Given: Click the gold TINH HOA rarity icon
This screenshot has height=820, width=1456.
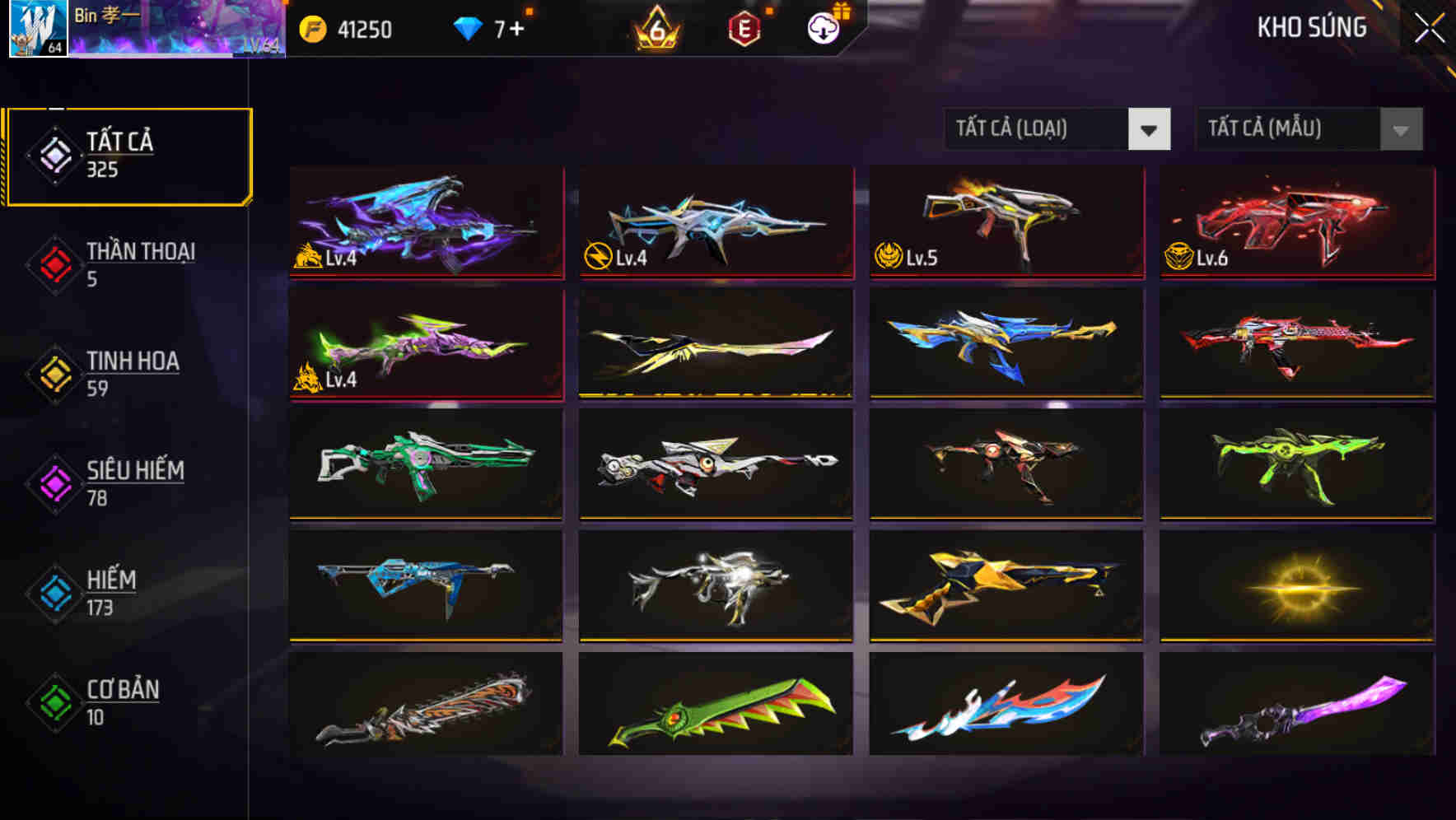Looking at the screenshot, I should [54, 374].
